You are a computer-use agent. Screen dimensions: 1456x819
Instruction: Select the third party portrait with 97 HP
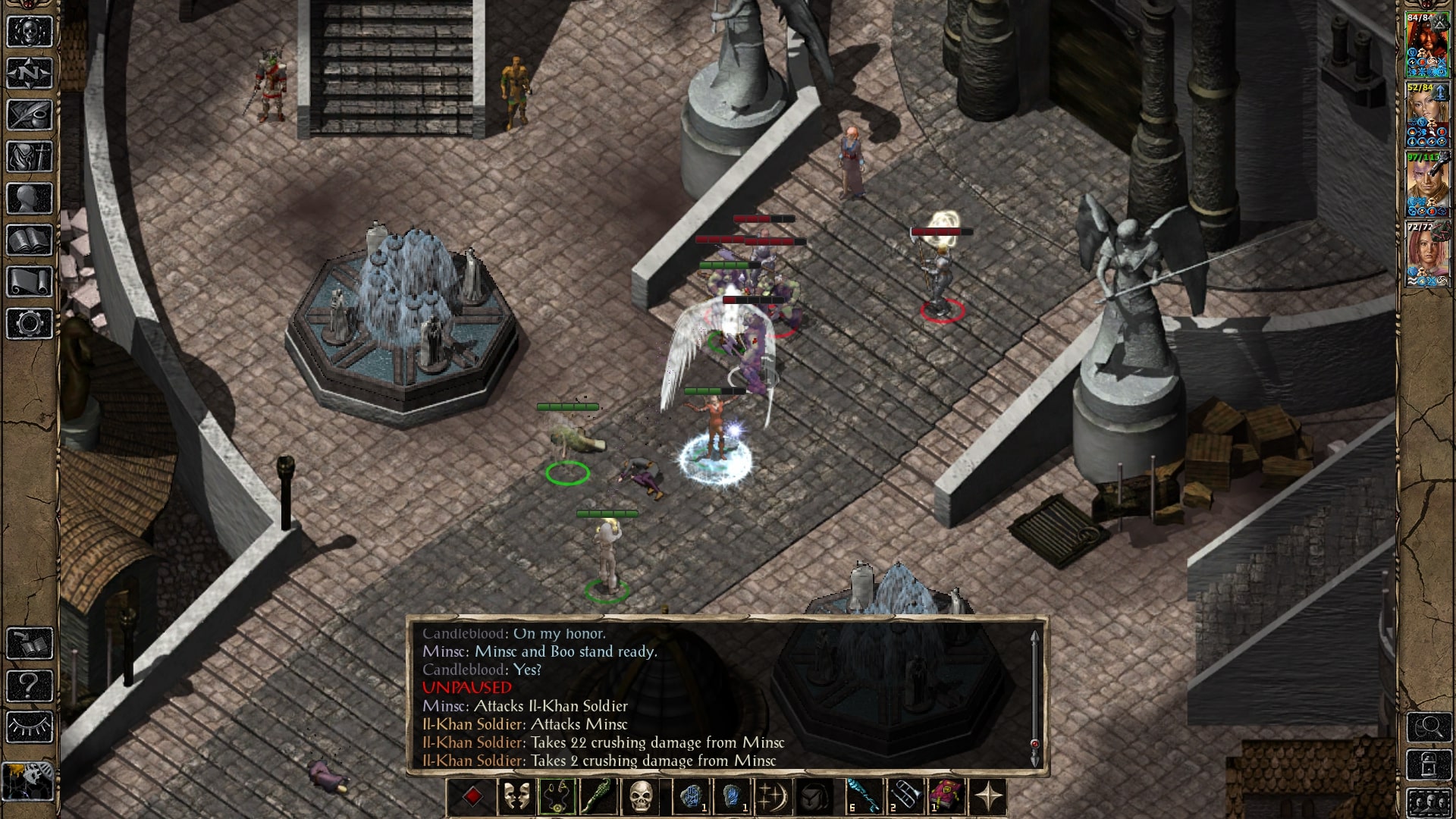coord(1427,186)
